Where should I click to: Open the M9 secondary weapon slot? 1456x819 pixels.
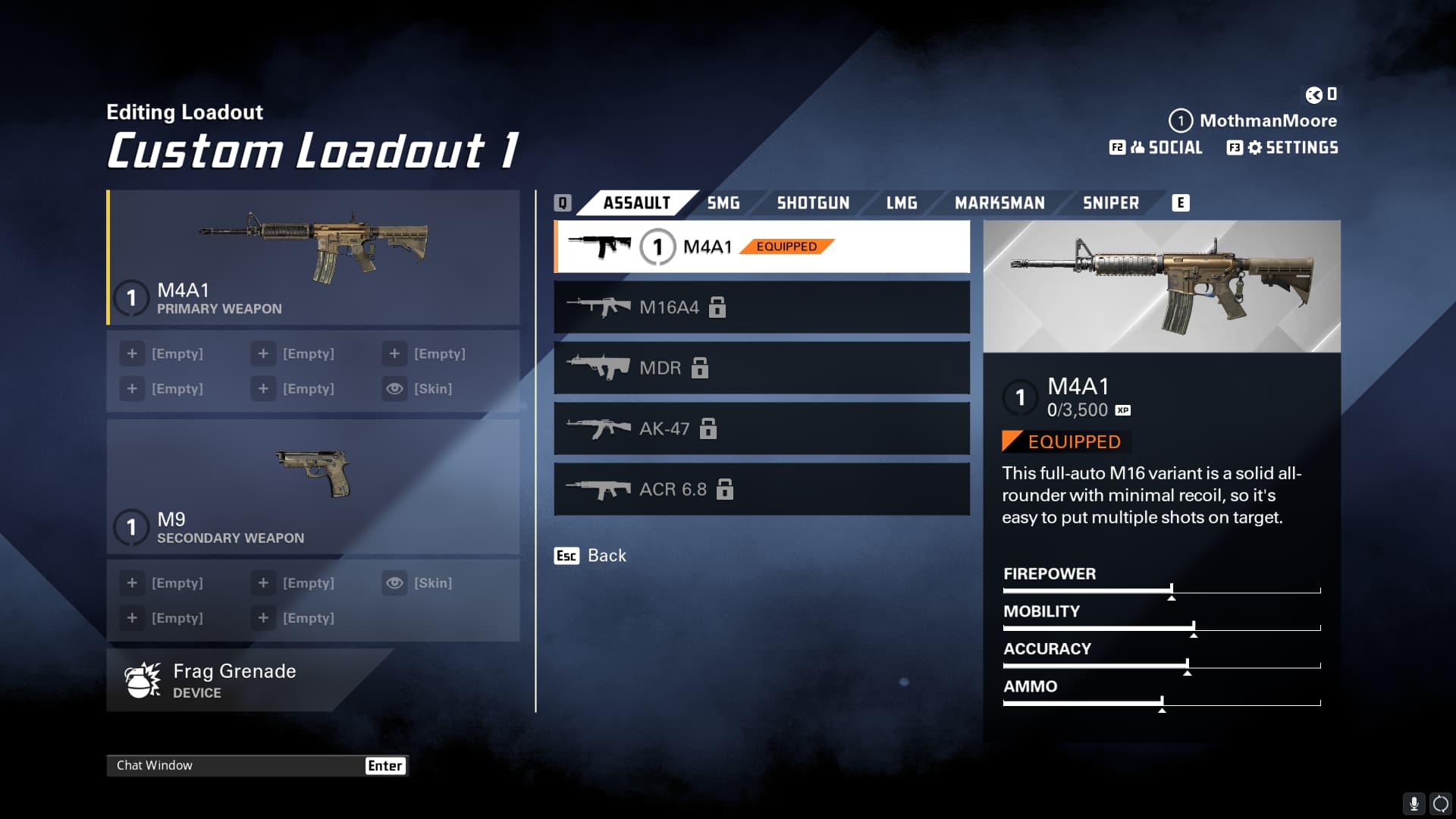click(x=313, y=487)
